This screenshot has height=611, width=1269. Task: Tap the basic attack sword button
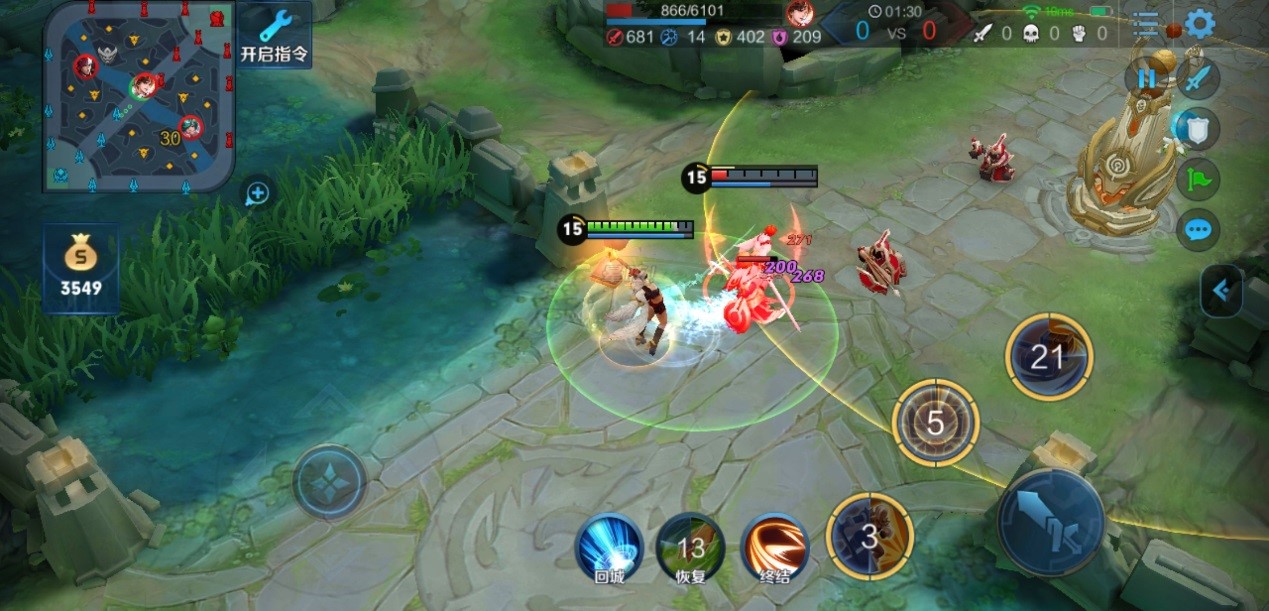pyautogui.click(x=1050, y=519)
